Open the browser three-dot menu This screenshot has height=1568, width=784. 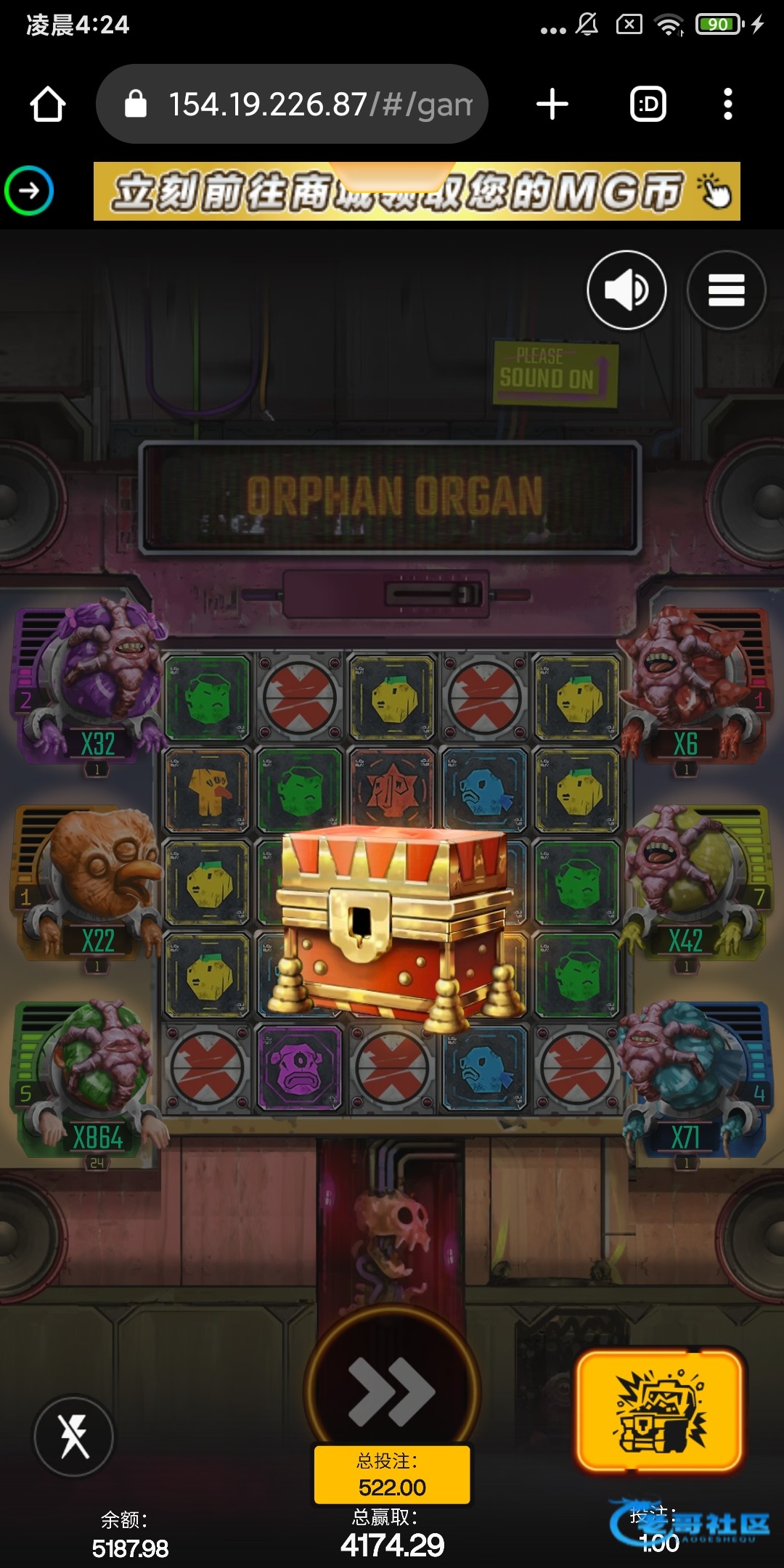[727, 105]
